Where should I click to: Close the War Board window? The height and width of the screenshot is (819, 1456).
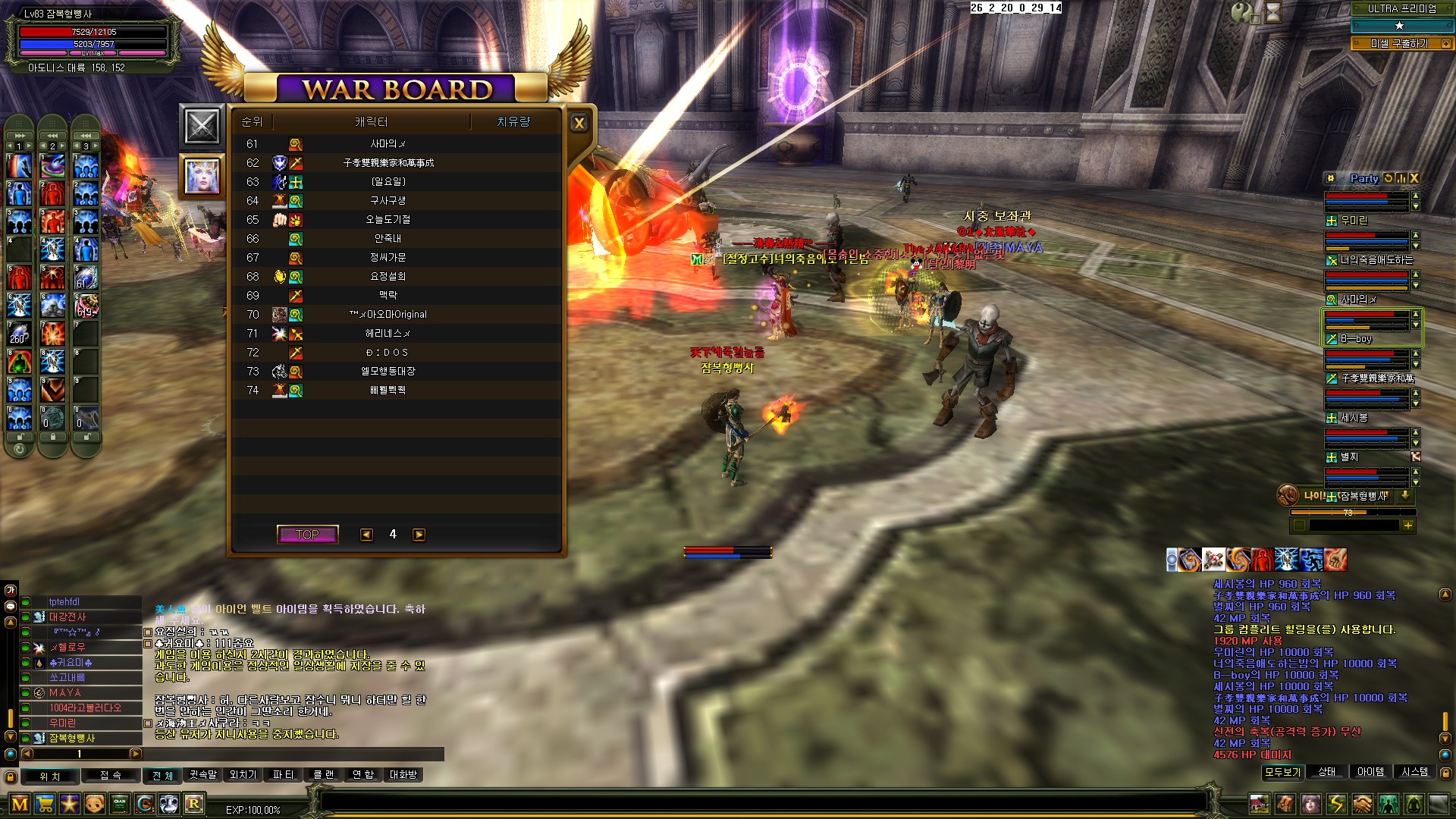[579, 123]
